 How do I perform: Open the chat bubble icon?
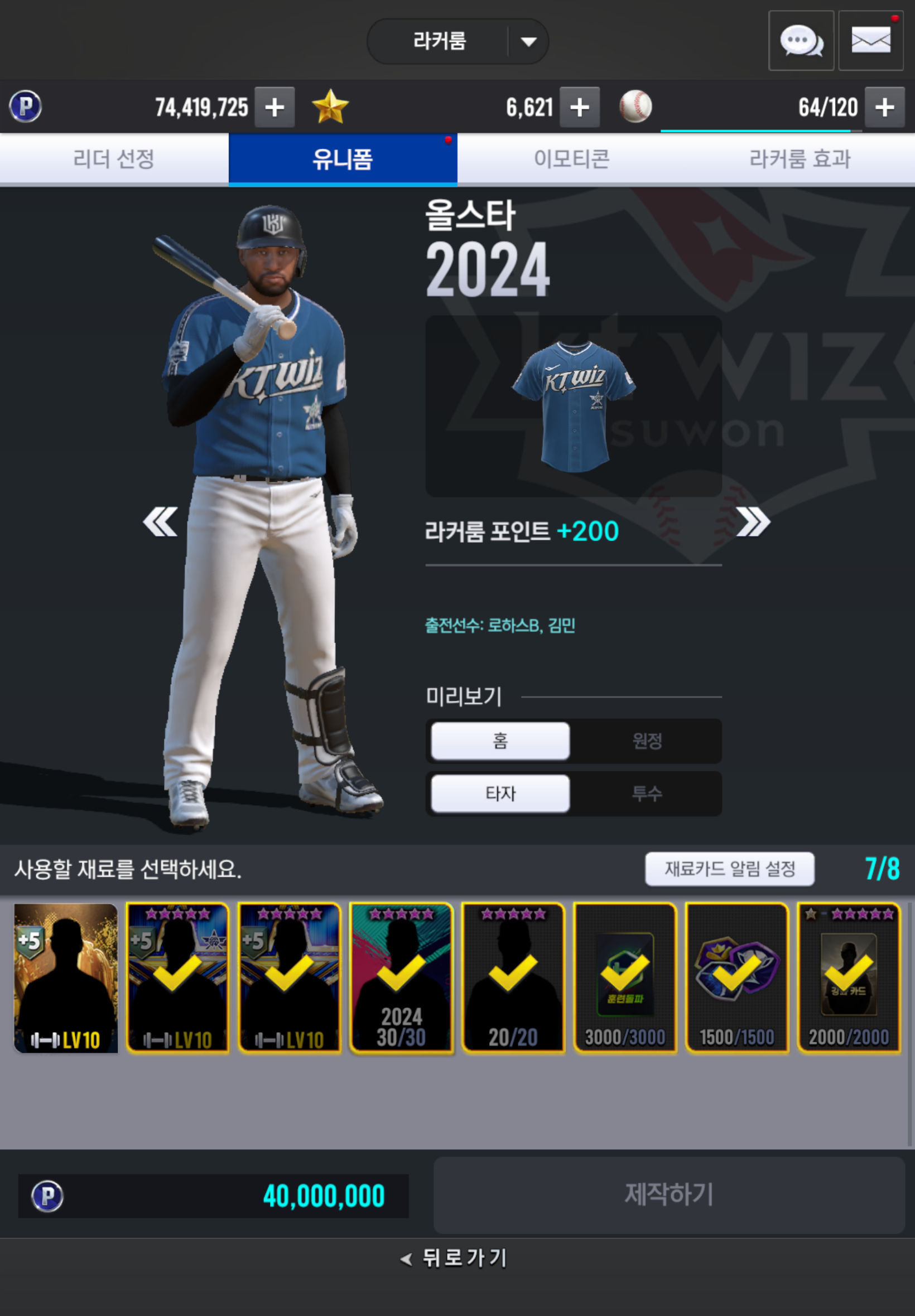coord(800,41)
